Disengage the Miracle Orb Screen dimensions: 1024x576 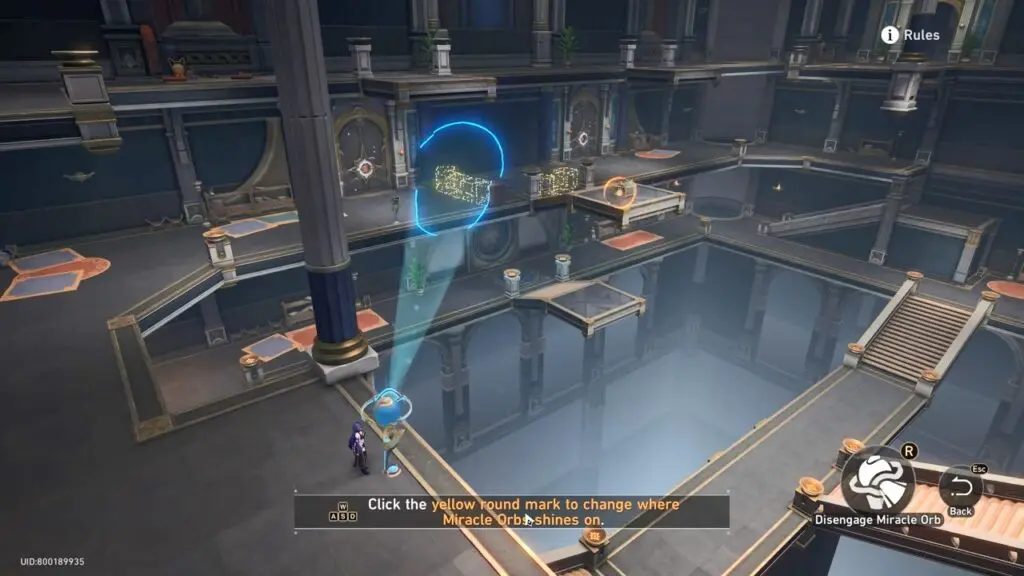click(x=878, y=483)
